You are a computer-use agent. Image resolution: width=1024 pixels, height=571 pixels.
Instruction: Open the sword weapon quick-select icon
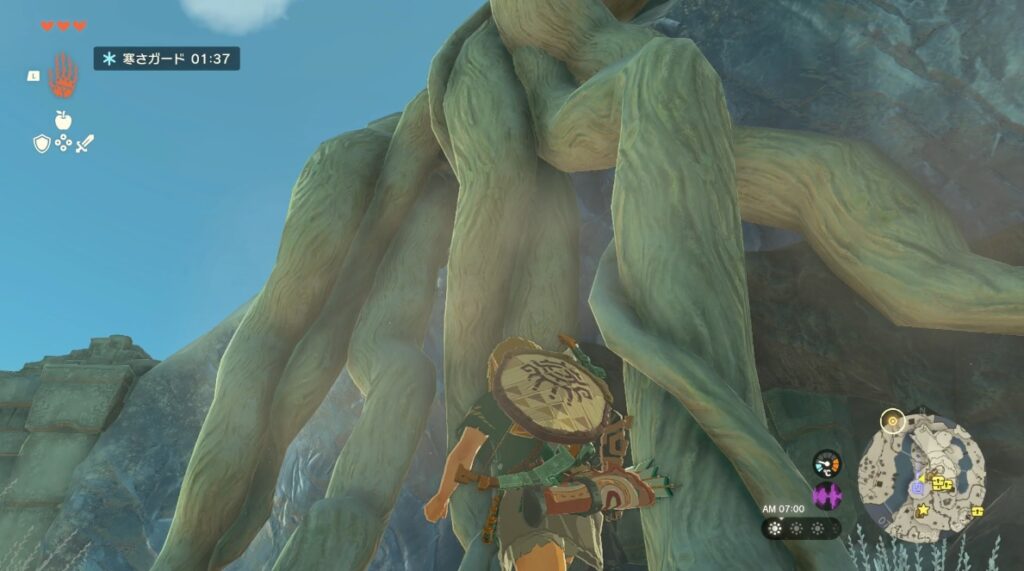tap(84, 144)
